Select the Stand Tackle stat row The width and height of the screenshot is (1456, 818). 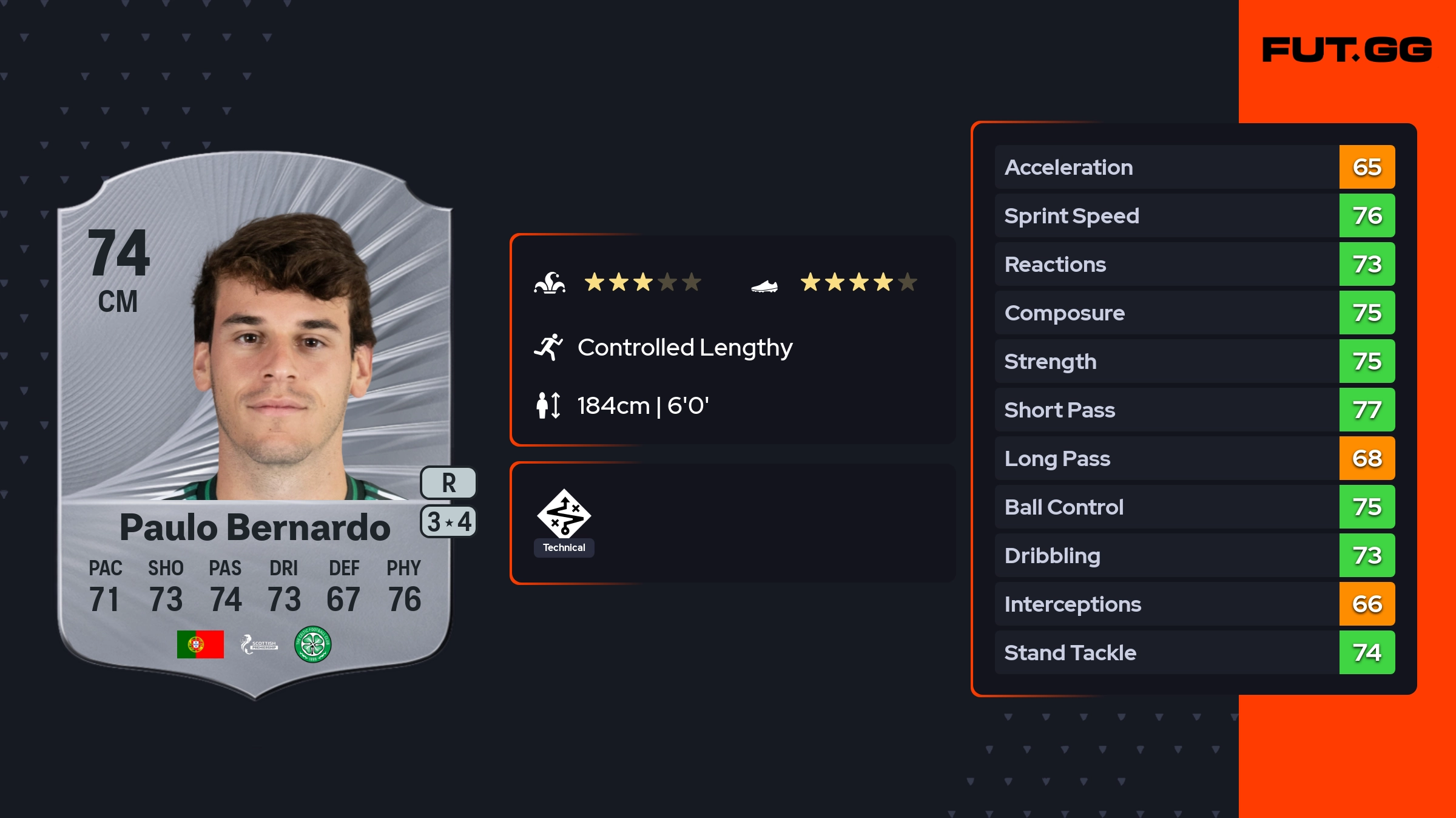pyautogui.click(x=1194, y=652)
